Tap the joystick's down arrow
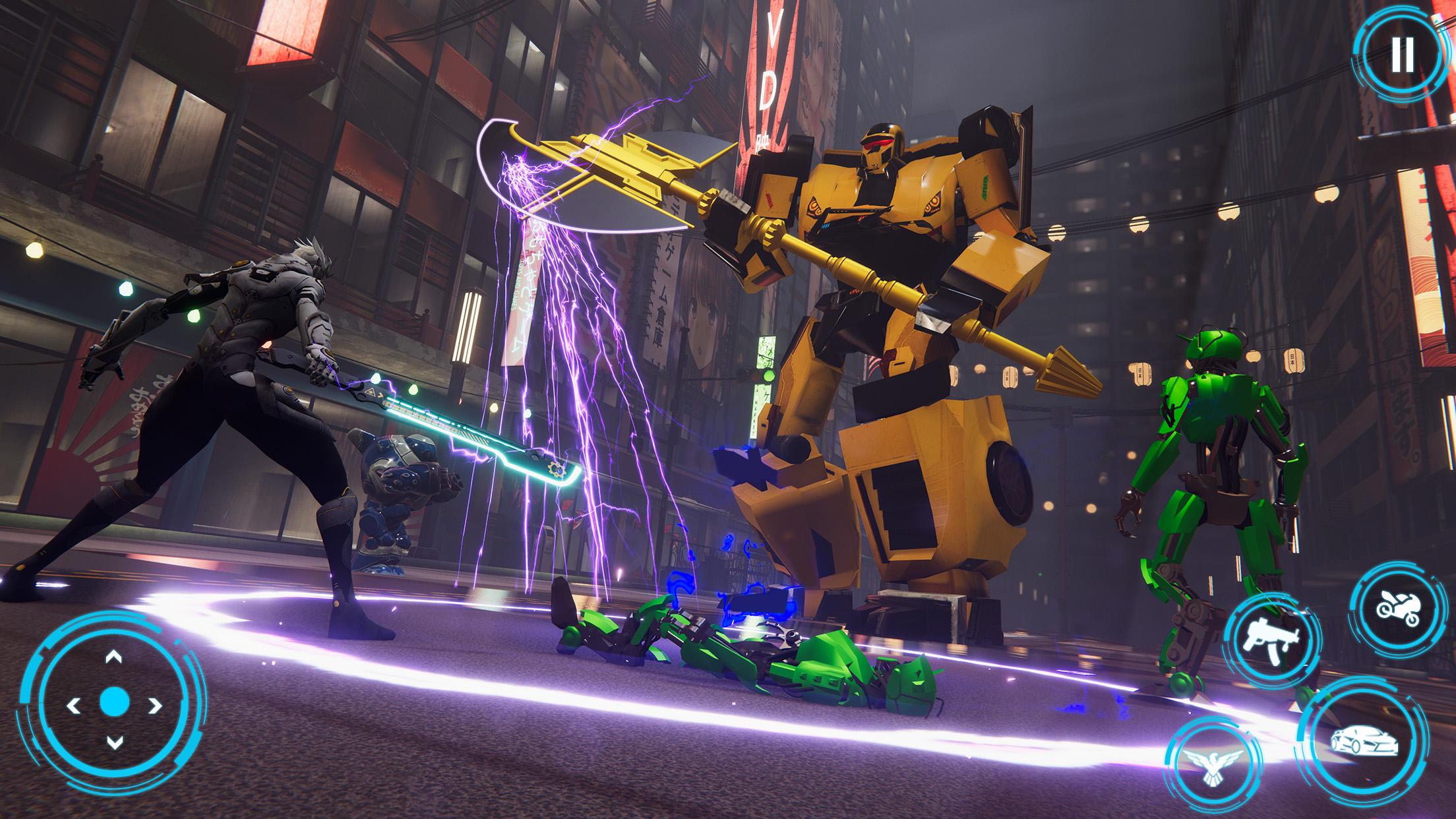Screen dimensions: 1456x819 tap(115, 743)
